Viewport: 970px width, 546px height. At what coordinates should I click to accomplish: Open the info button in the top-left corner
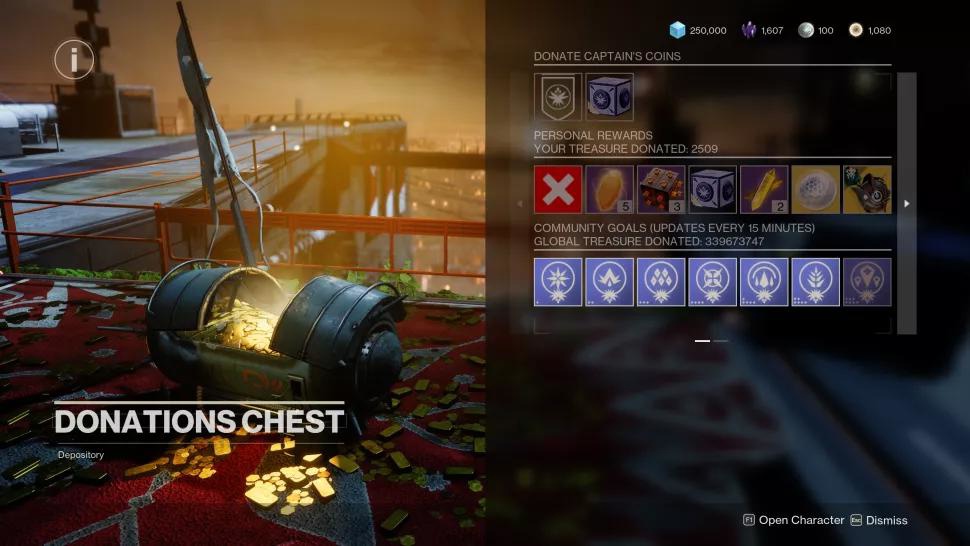[x=74, y=60]
